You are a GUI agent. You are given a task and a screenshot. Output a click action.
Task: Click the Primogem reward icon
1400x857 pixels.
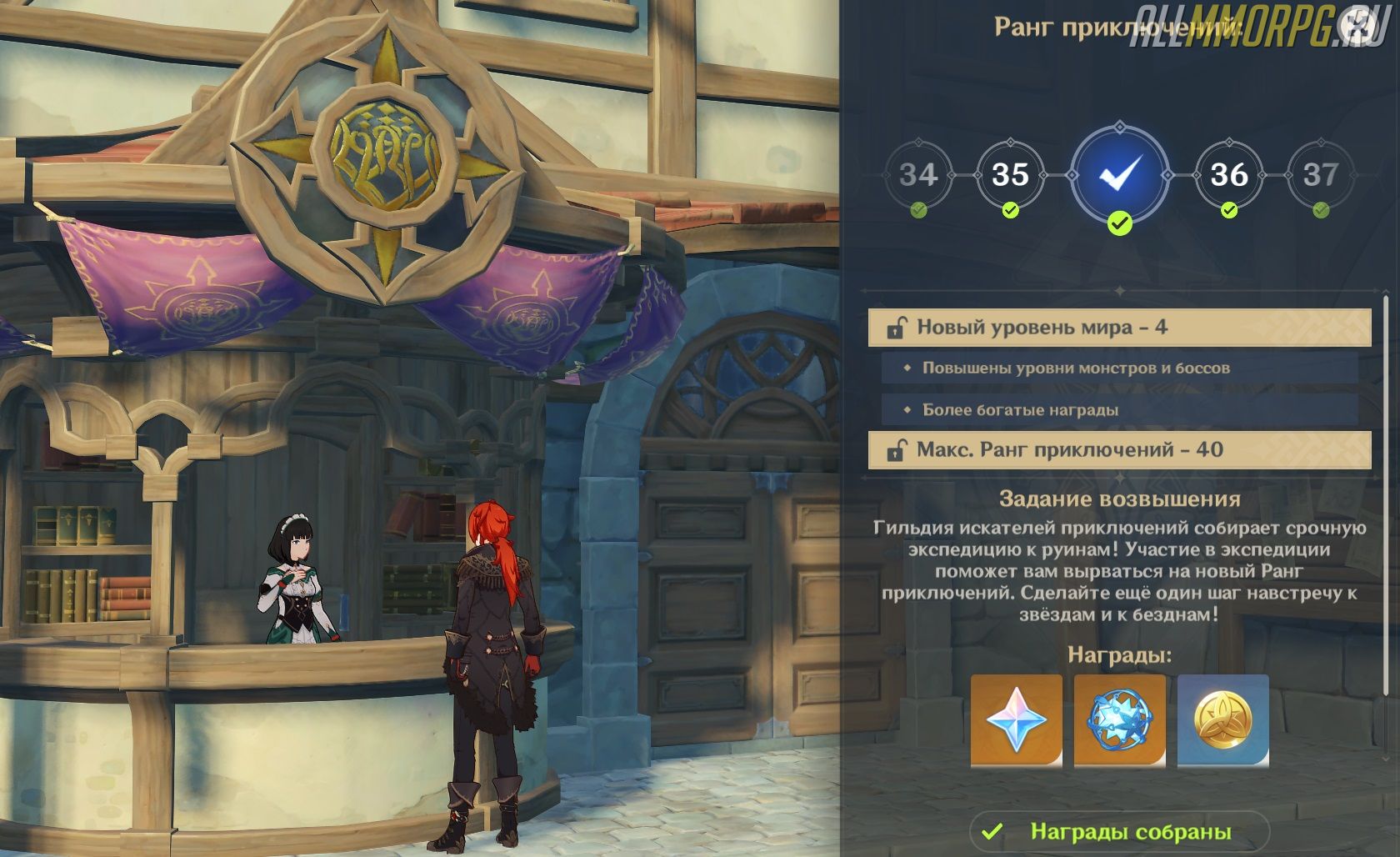click(x=1016, y=720)
